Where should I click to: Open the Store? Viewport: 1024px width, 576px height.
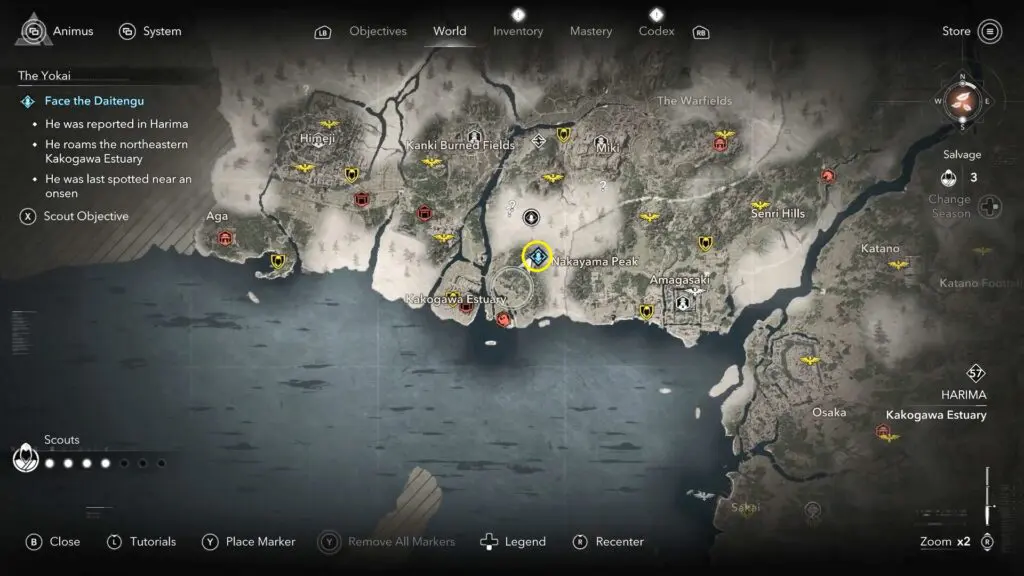point(972,31)
